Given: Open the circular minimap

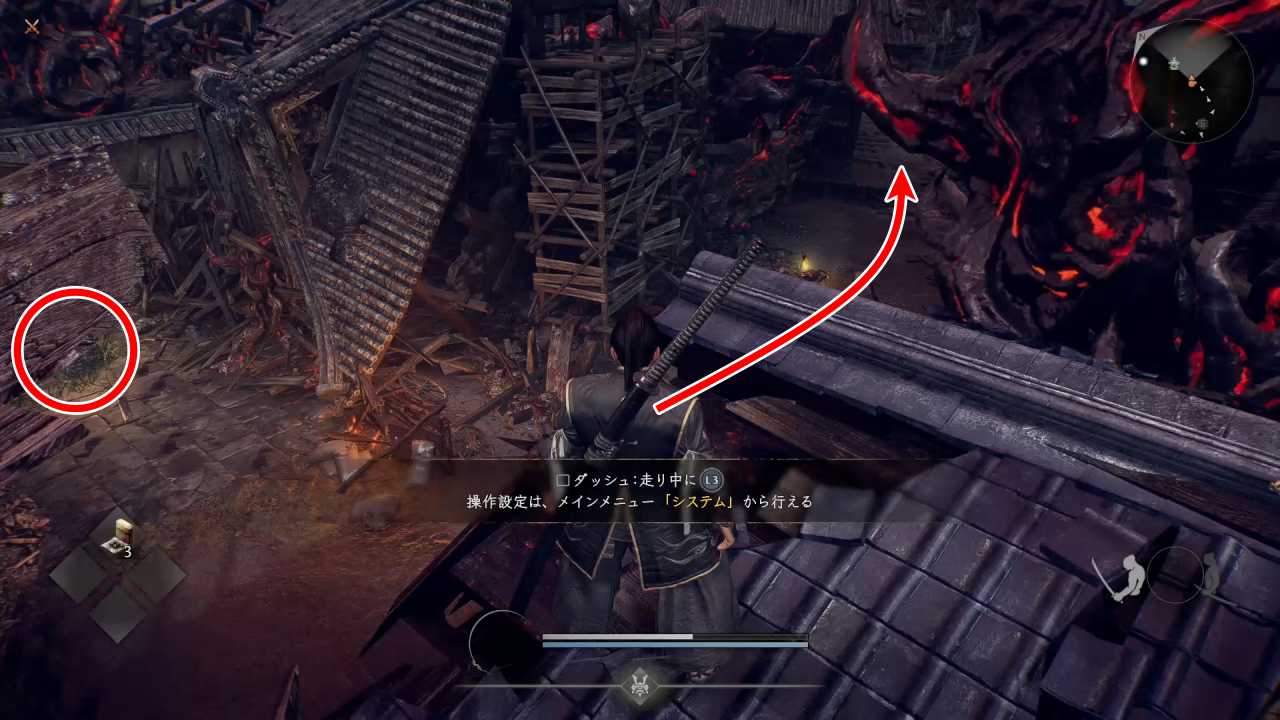Looking at the screenshot, I should coord(1192,79).
